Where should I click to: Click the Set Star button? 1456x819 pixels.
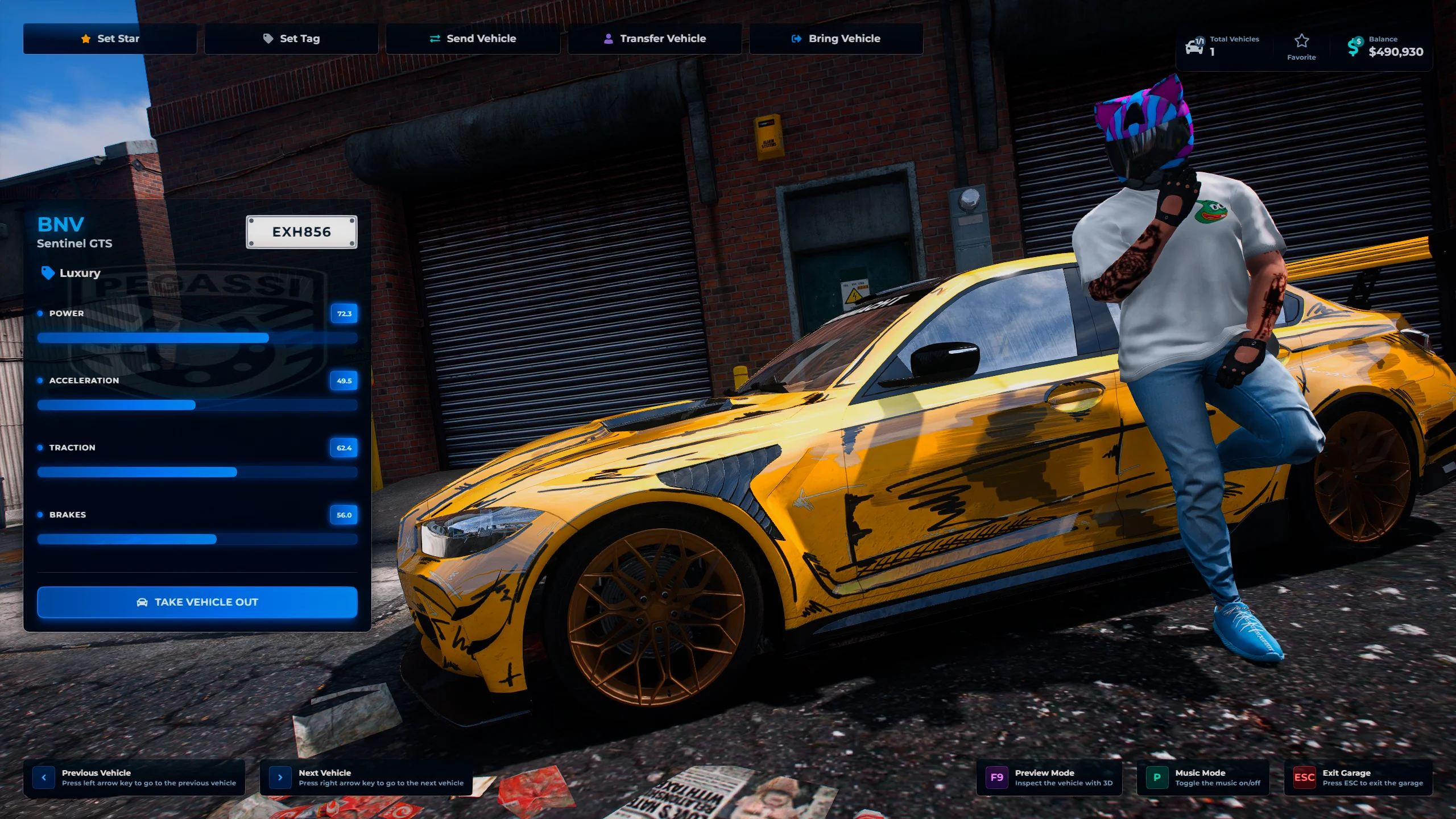point(110,39)
